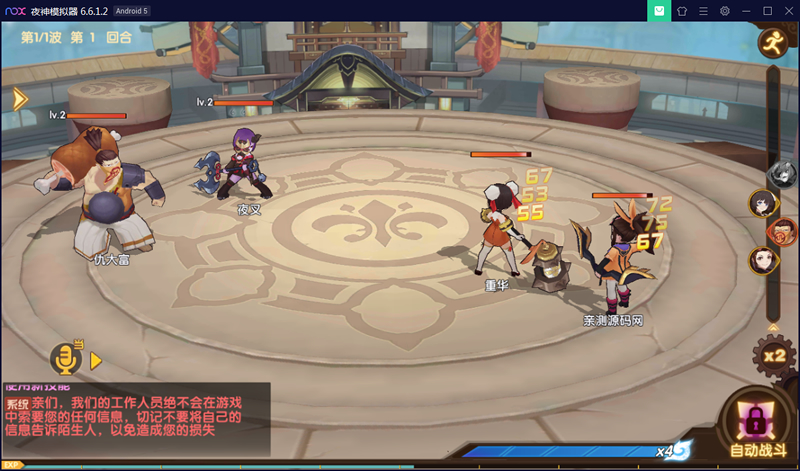Viewport: 800px width, 471px height.
Task: Open the system chat message box
Action: [x=135, y=418]
